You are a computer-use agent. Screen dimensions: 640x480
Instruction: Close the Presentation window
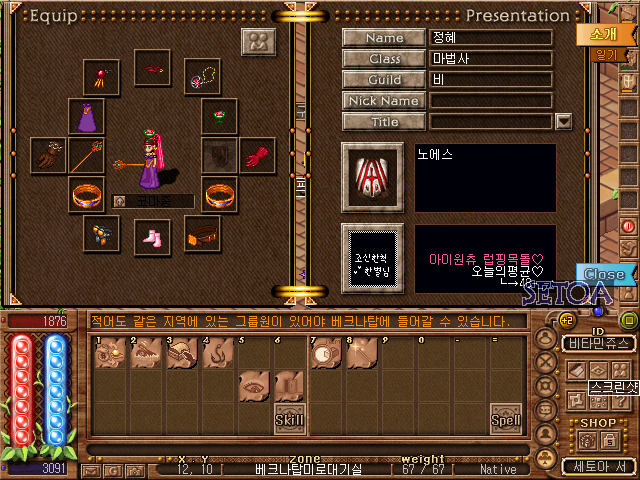pyautogui.click(x=603, y=274)
